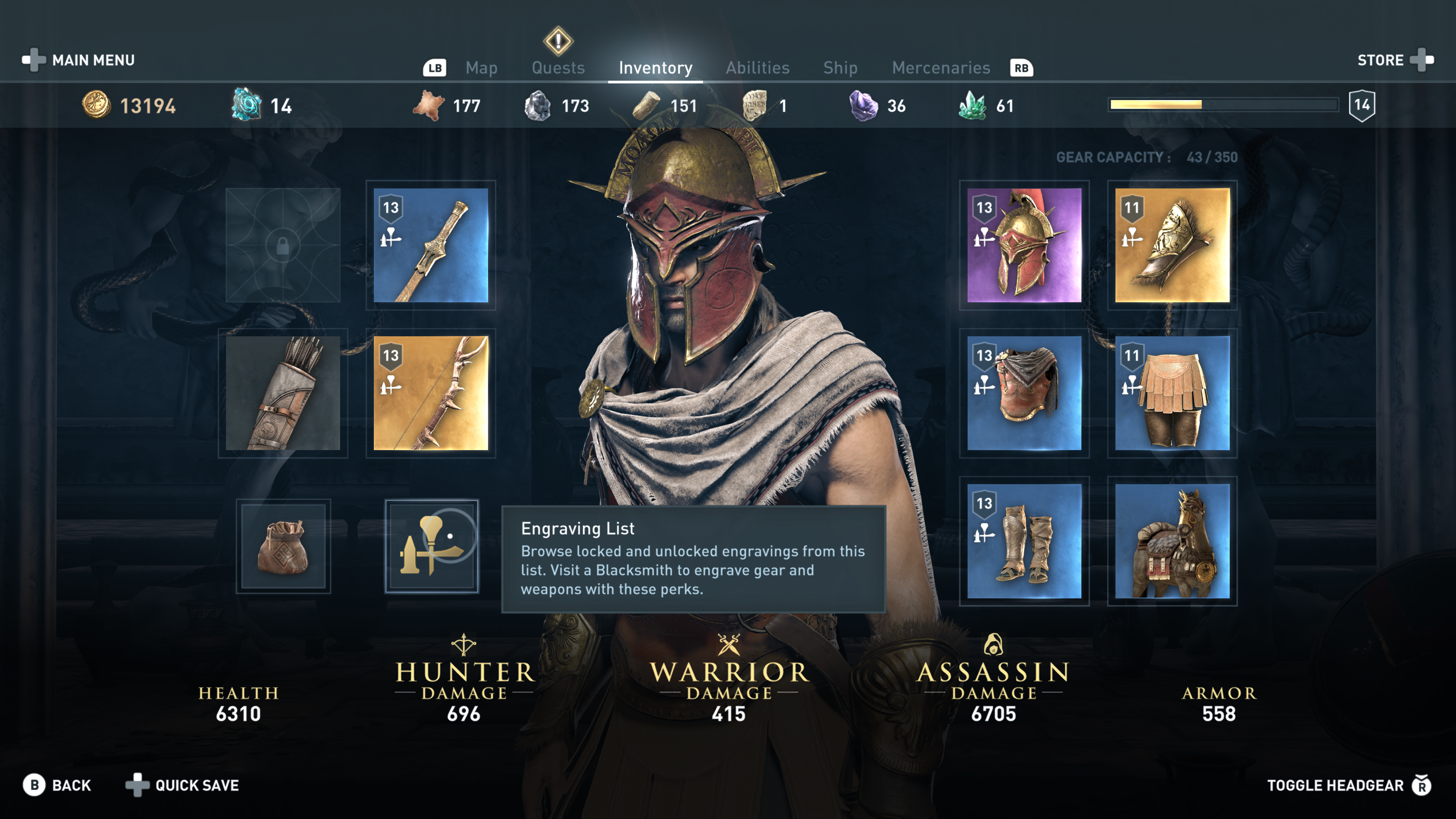Open the Quests tab
Viewport: 1456px width, 819px height.
click(558, 68)
